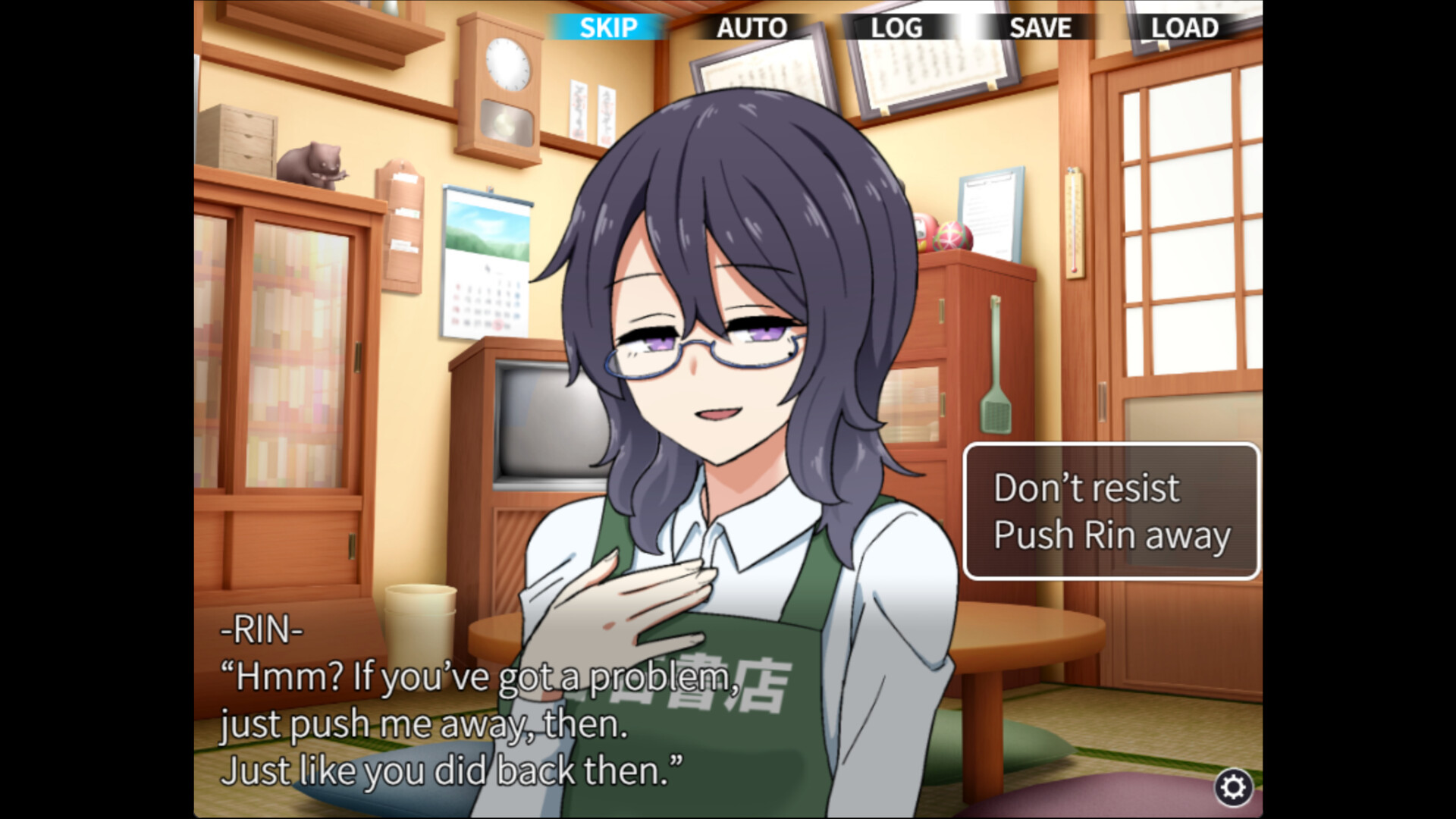Viewport: 1456px width, 819px height.
Task: Select the LOAD tab in the top bar
Action: click(1184, 28)
